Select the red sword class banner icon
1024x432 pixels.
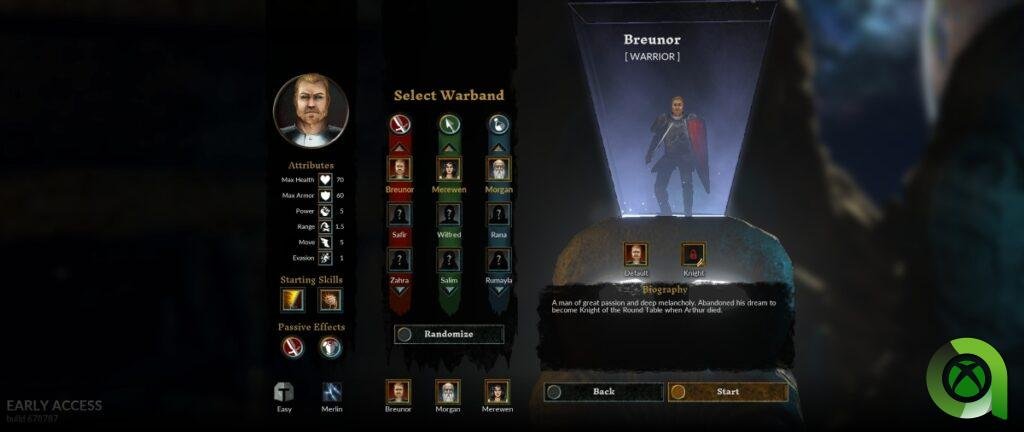[x=399, y=125]
